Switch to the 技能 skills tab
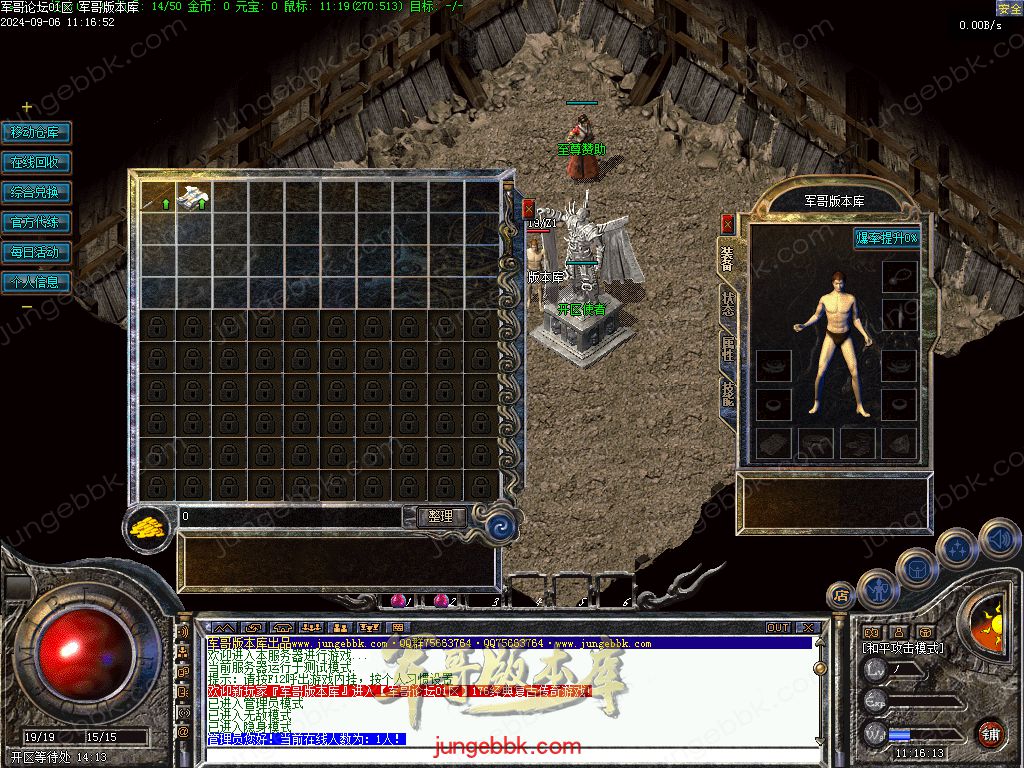The height and width of the screenshot is (768, 1024). tap(727, 396)
